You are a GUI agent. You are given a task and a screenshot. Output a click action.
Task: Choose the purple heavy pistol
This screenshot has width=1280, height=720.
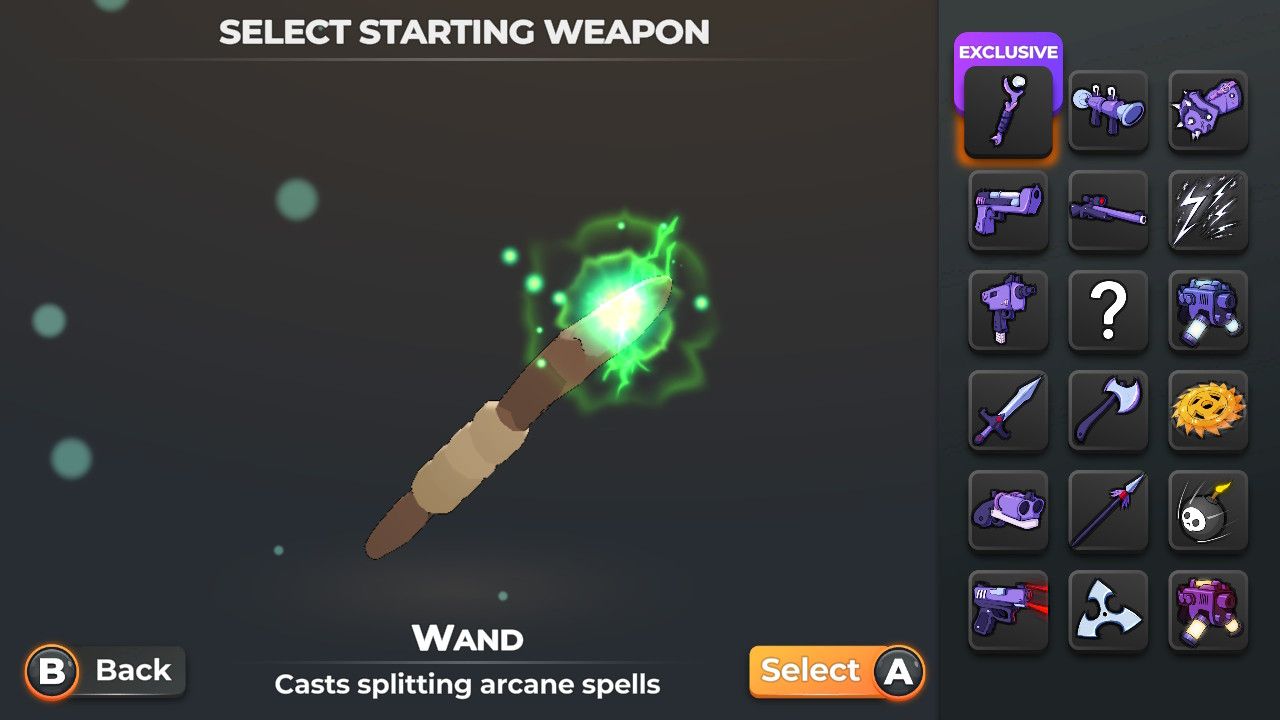tap(1008, 210)
